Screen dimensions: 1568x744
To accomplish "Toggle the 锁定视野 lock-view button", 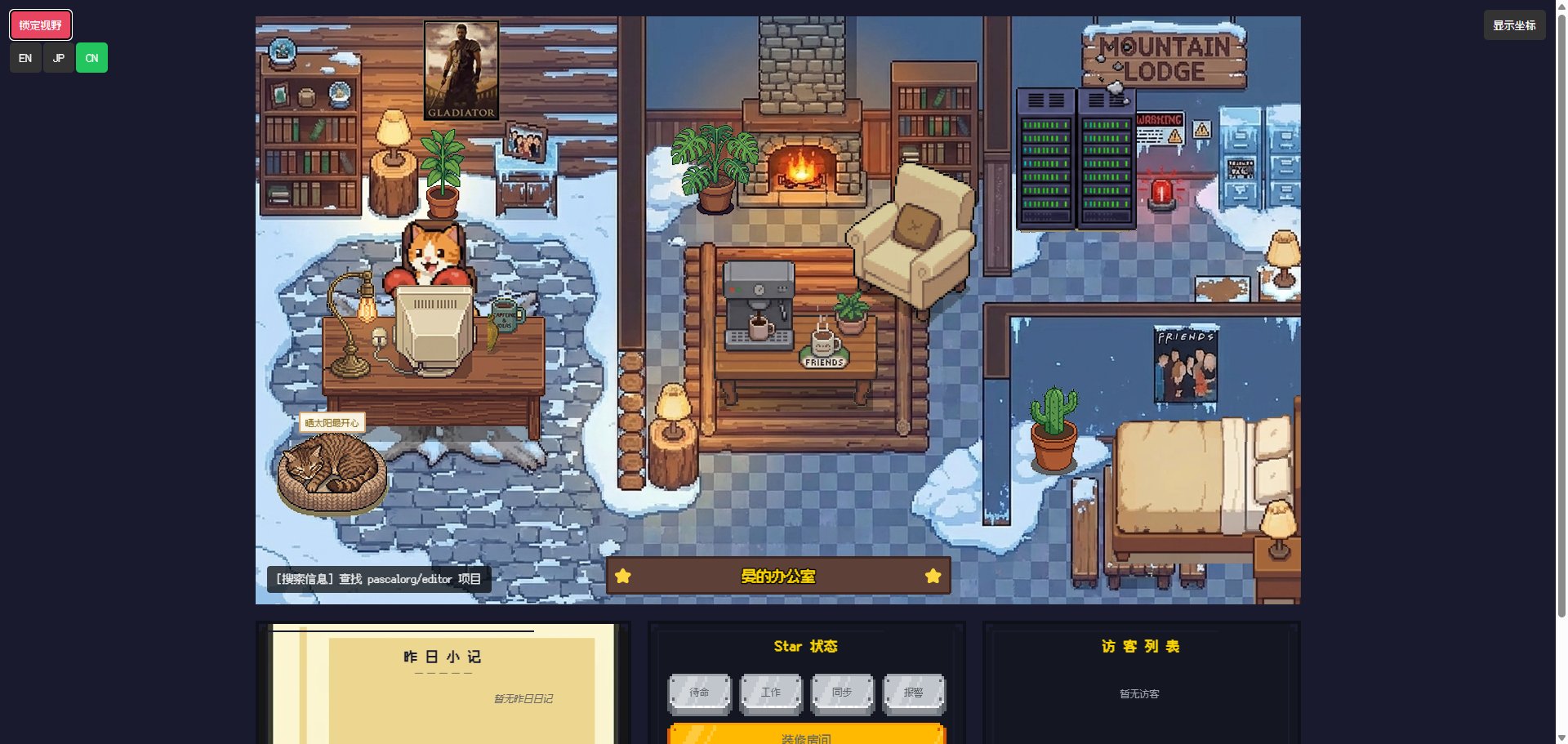I will 41,25.
